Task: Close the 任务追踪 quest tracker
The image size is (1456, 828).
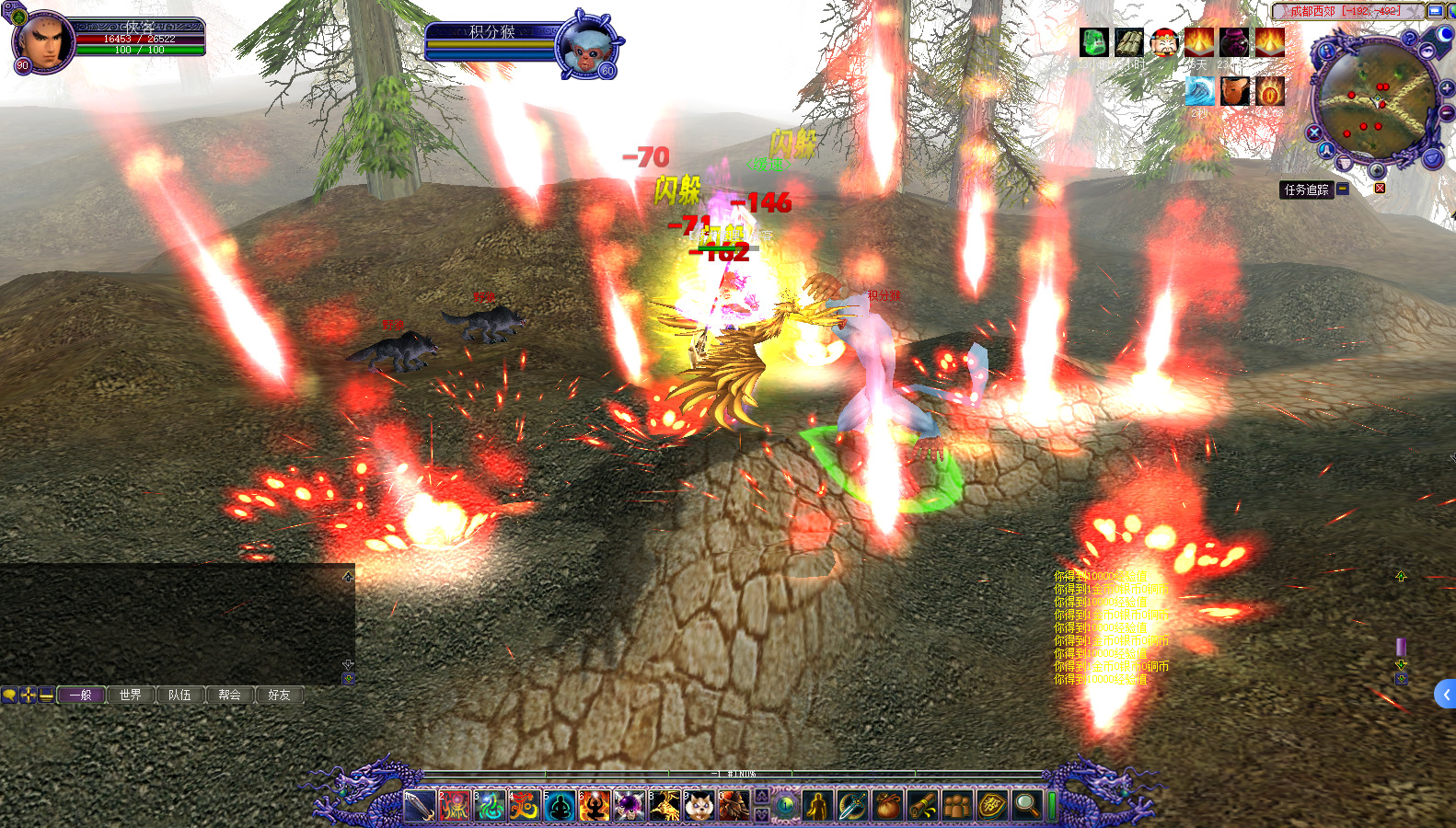Action: click(1380, 189)
